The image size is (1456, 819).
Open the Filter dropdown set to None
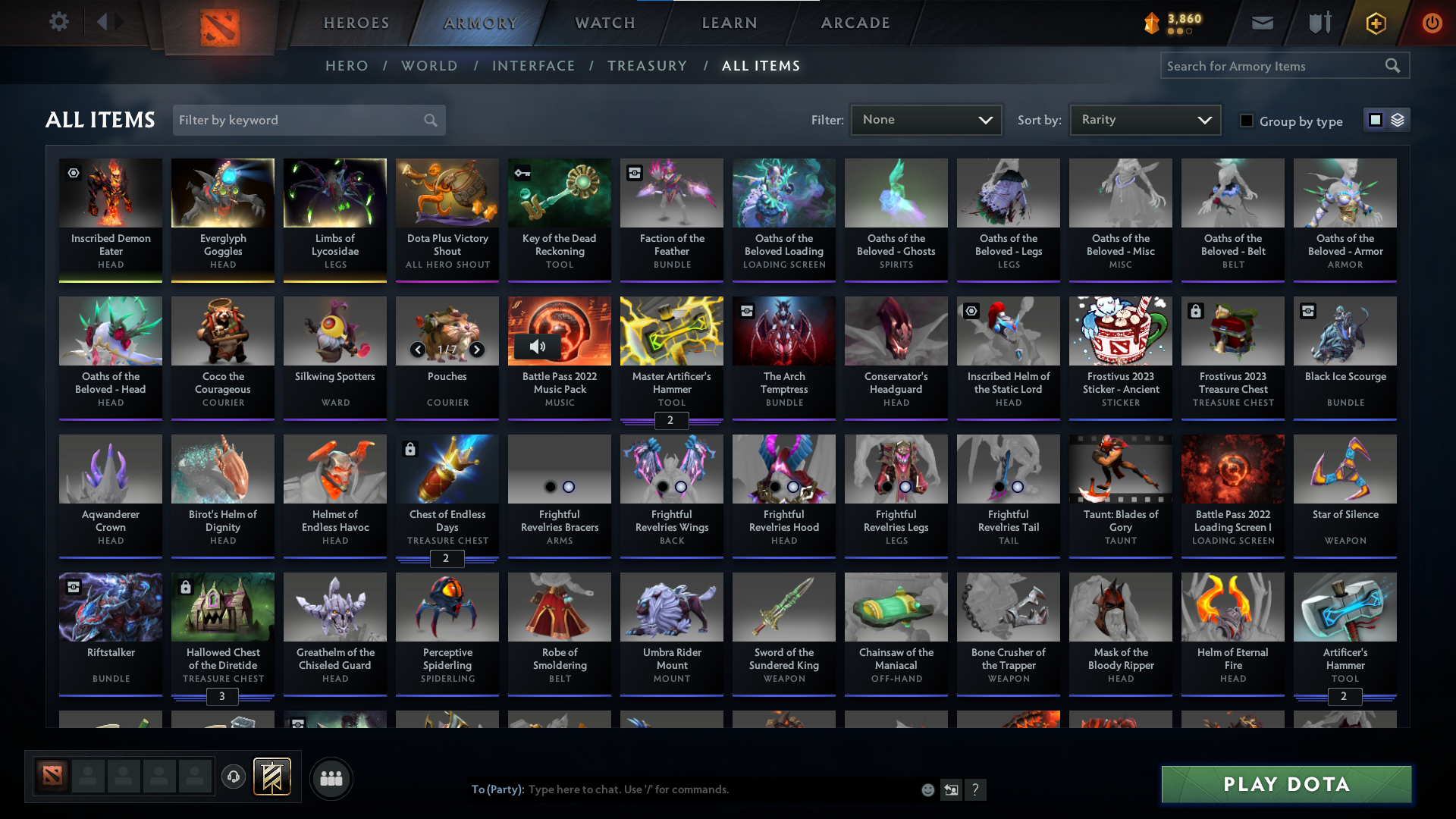(926, 120)
